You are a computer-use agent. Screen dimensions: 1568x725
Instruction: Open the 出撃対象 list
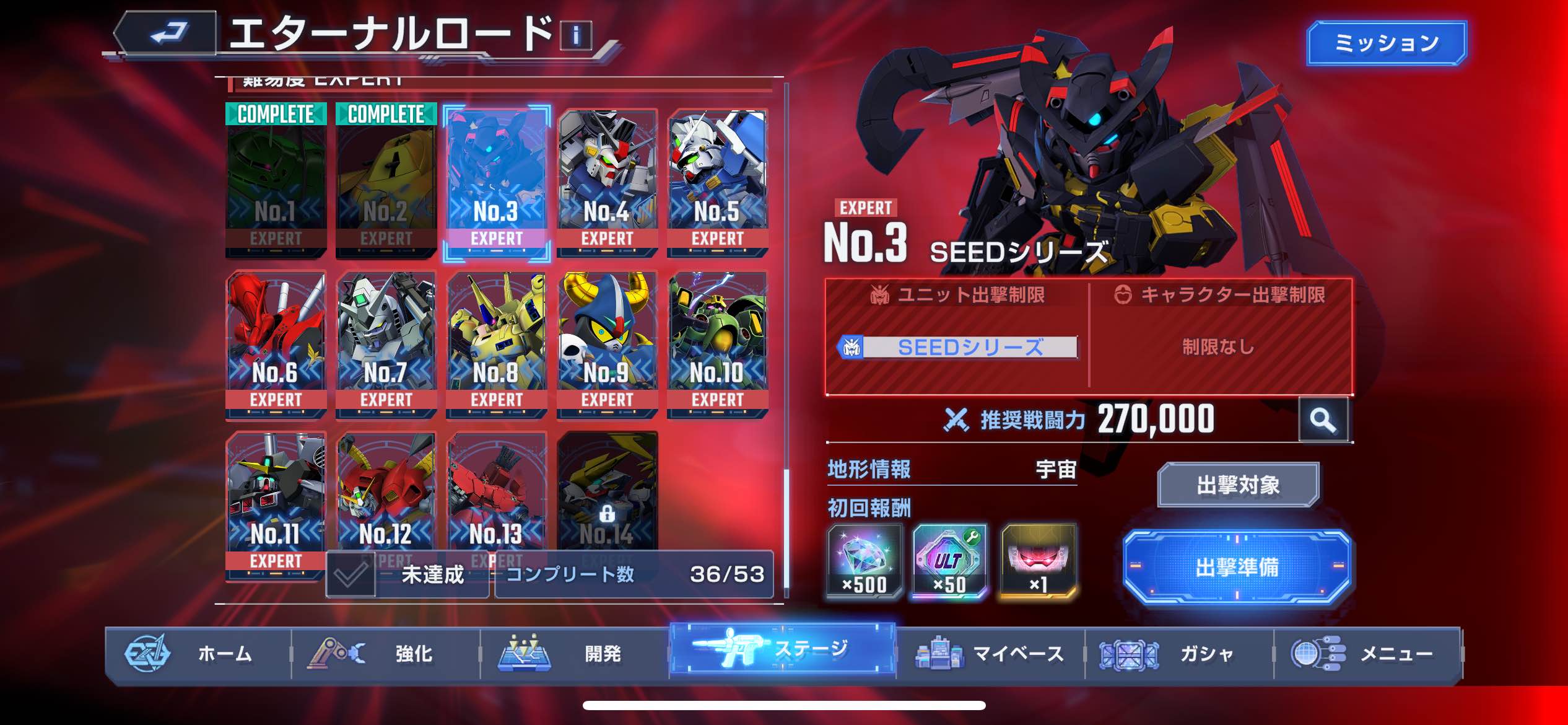point(1238,485)
